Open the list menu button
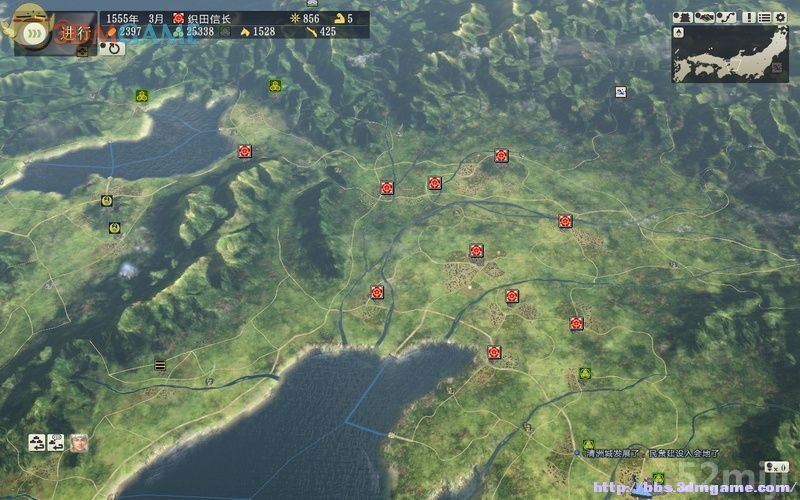Viewport: 800px width, 500px height. 765,17
